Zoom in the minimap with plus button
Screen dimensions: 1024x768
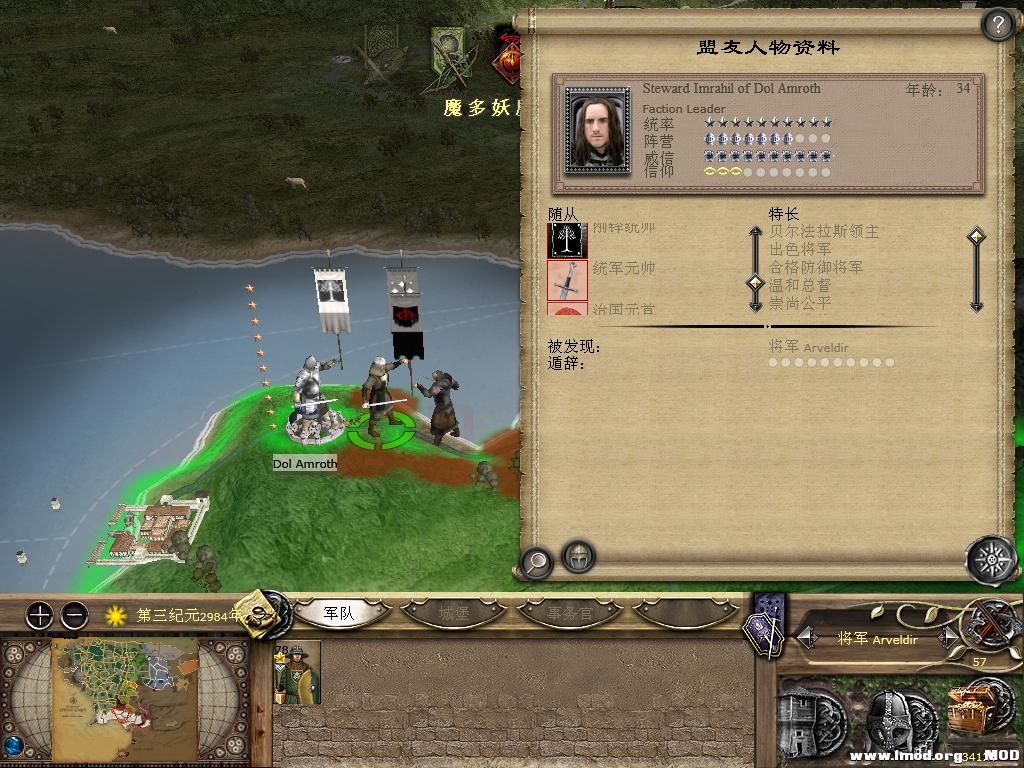pyautogui.click(x=39, y=615)
